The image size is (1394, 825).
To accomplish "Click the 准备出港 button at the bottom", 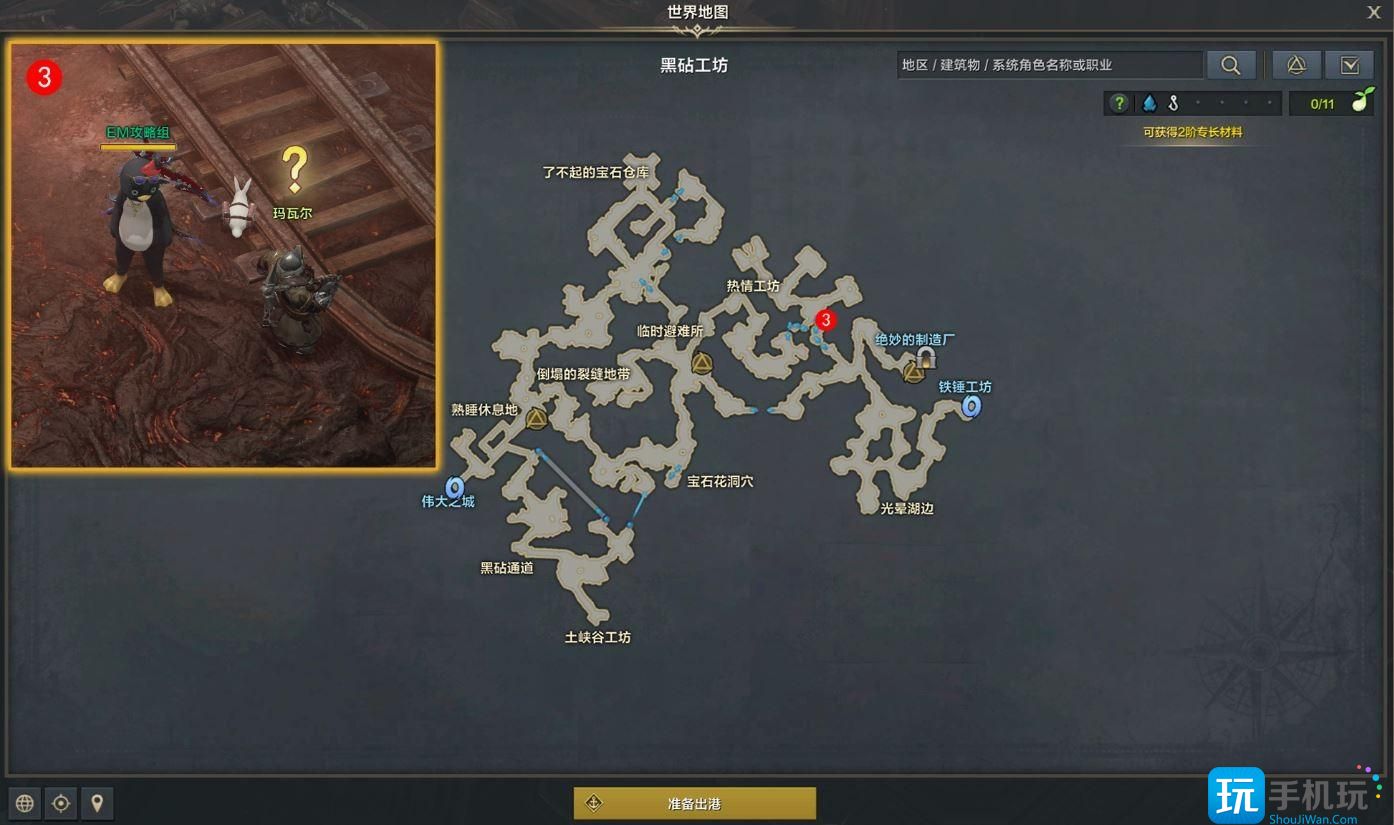I will click(695, 802).
